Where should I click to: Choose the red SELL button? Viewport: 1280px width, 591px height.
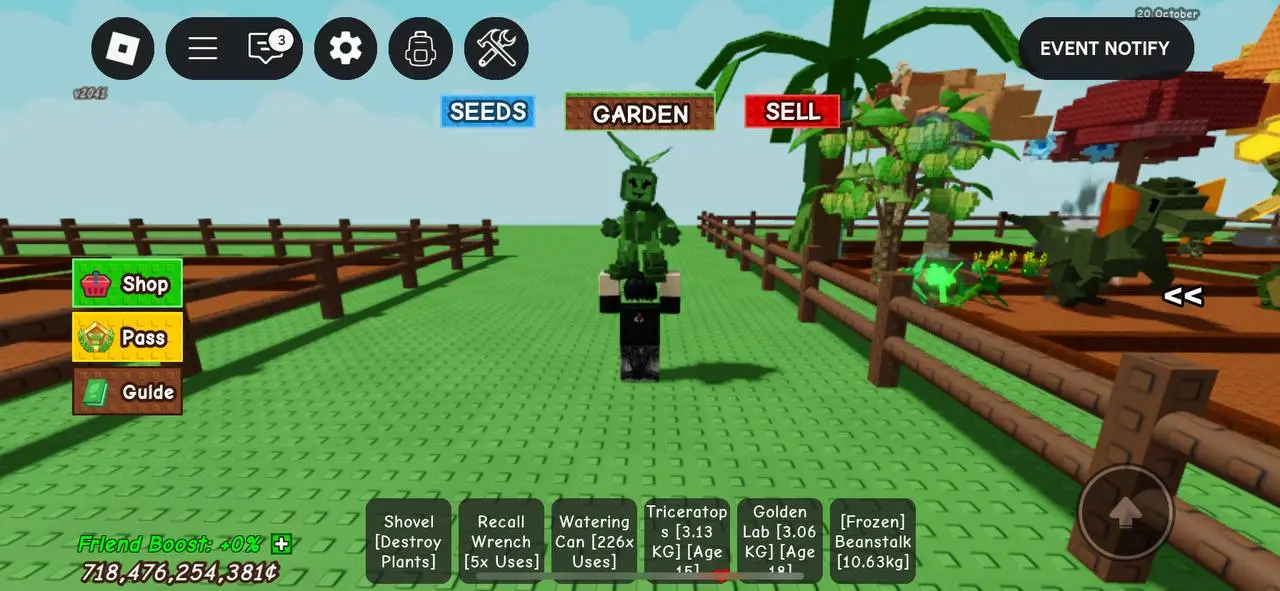792,112
